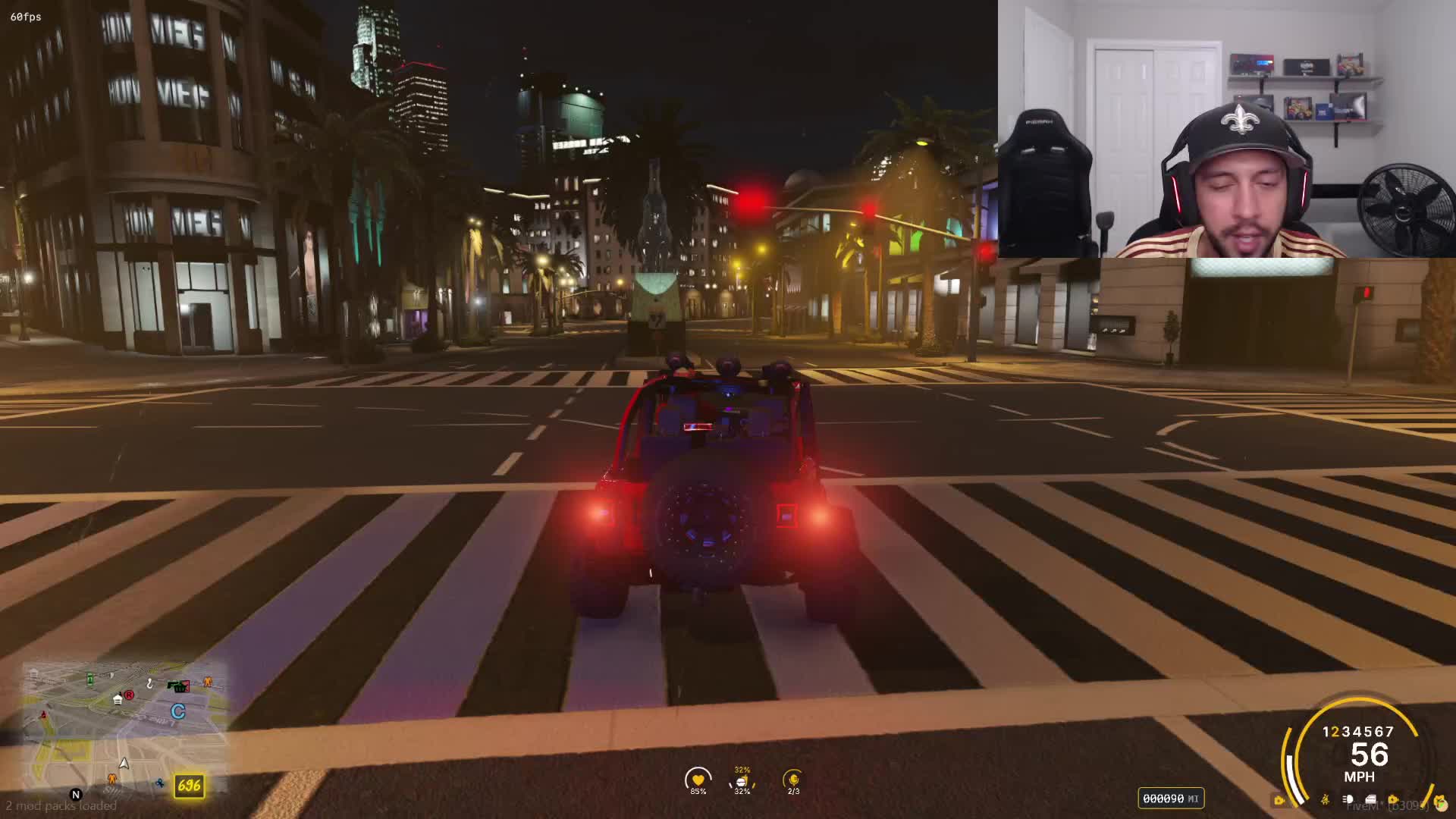Toggle the seatbelt indicator icon
1456x819 pixels.
[x=1325, y=799]
